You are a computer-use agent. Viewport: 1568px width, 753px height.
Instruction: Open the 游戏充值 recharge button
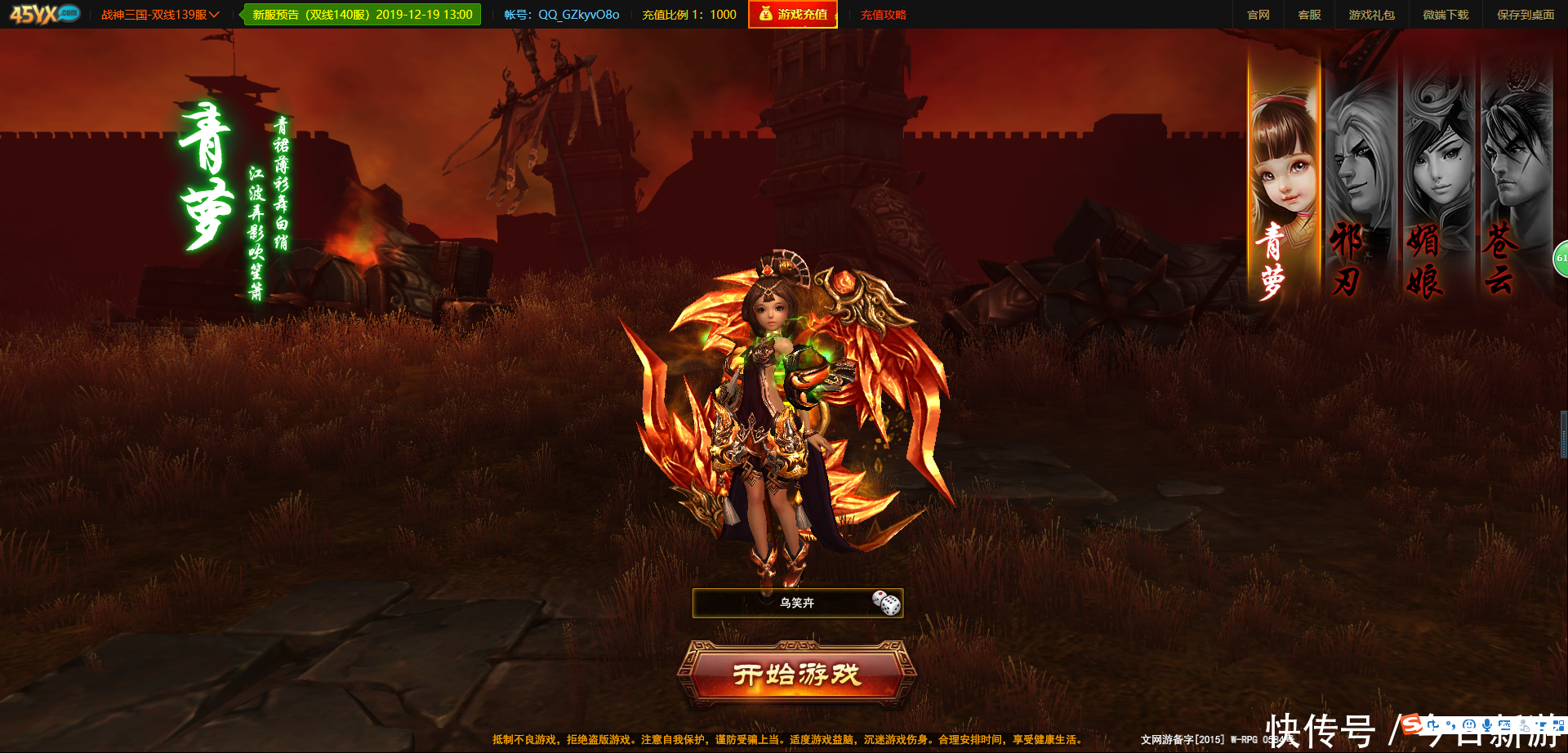[x=793, y=15]
